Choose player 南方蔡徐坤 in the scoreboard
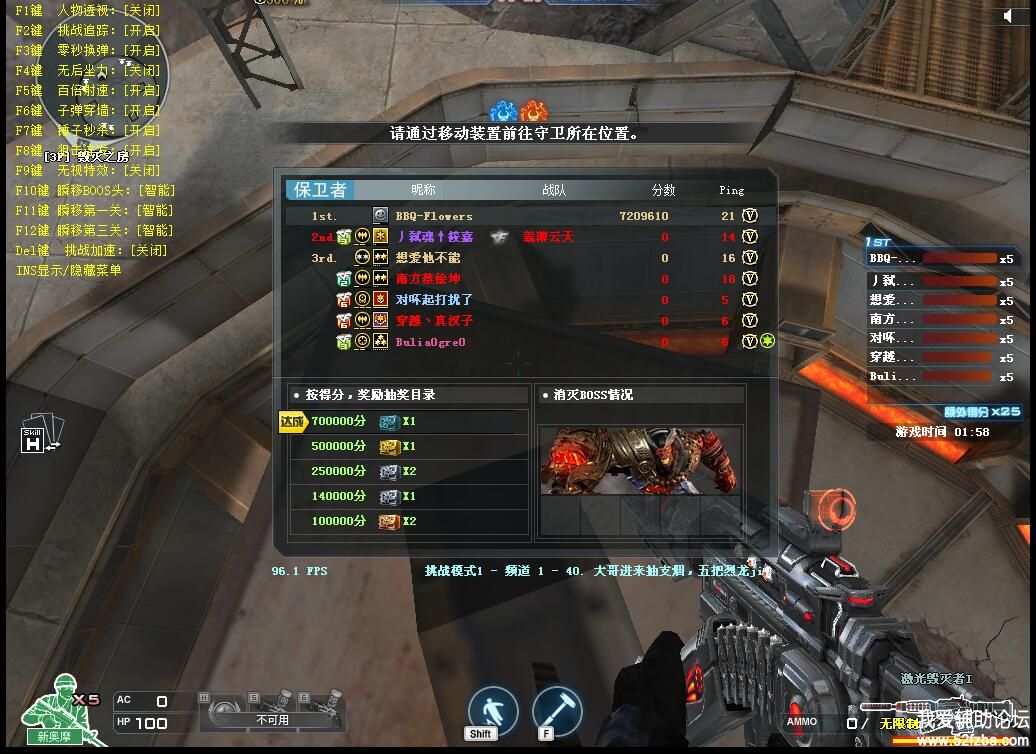 pos(428,279)
